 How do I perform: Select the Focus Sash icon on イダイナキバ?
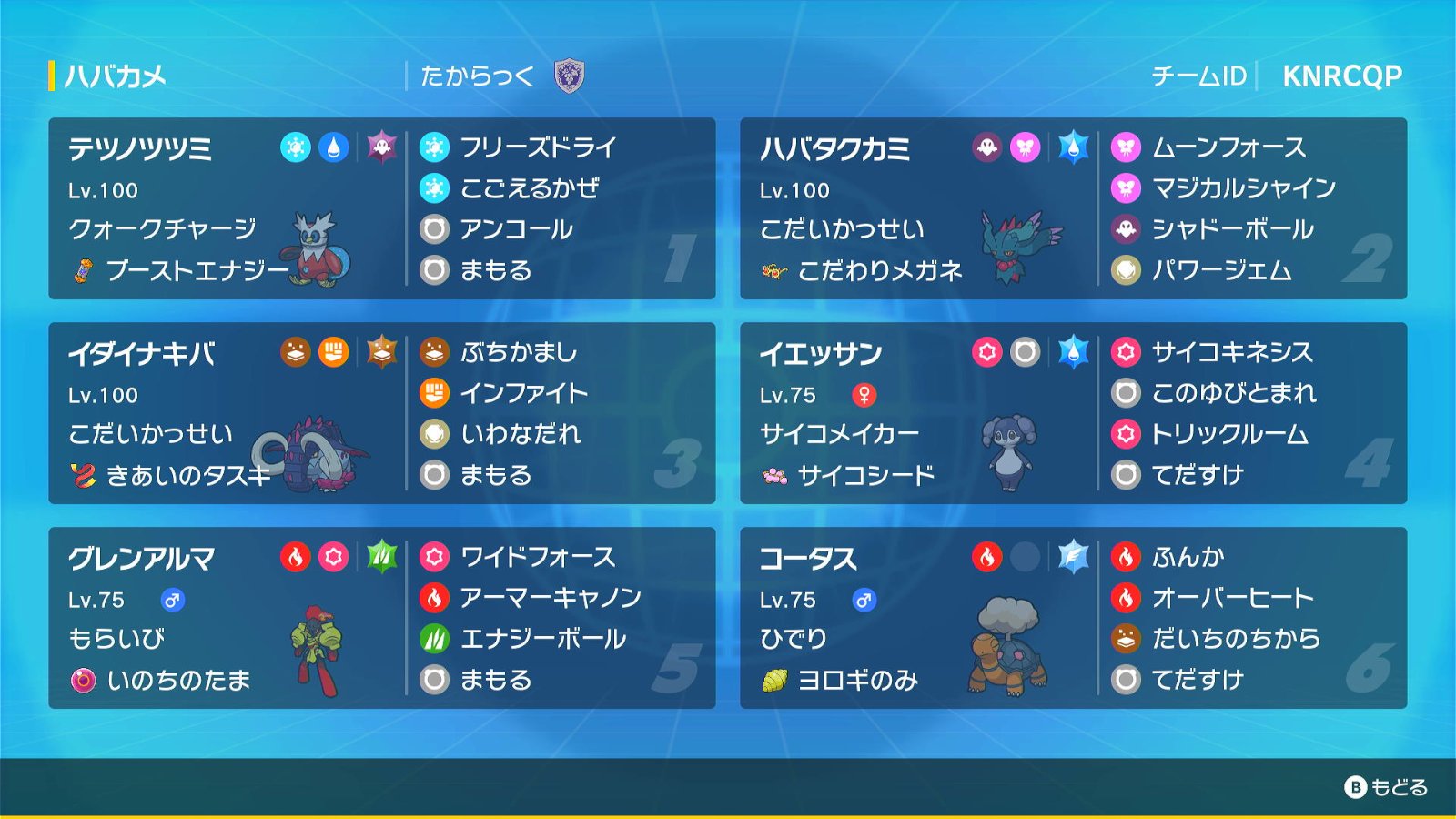tap(84, 476)
